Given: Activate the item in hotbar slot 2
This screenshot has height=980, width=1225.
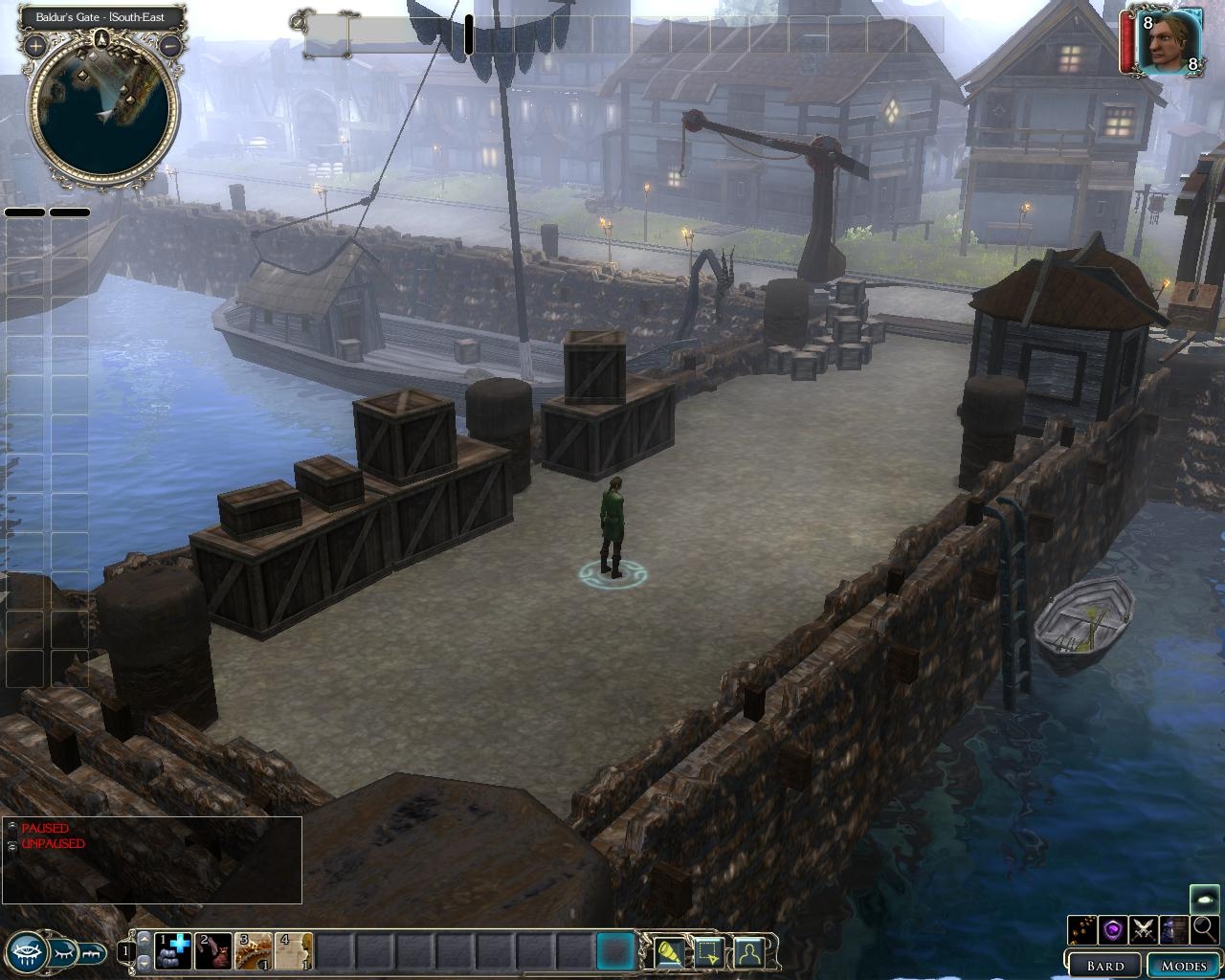Looking at the screenshot, I should click(214, 950).
